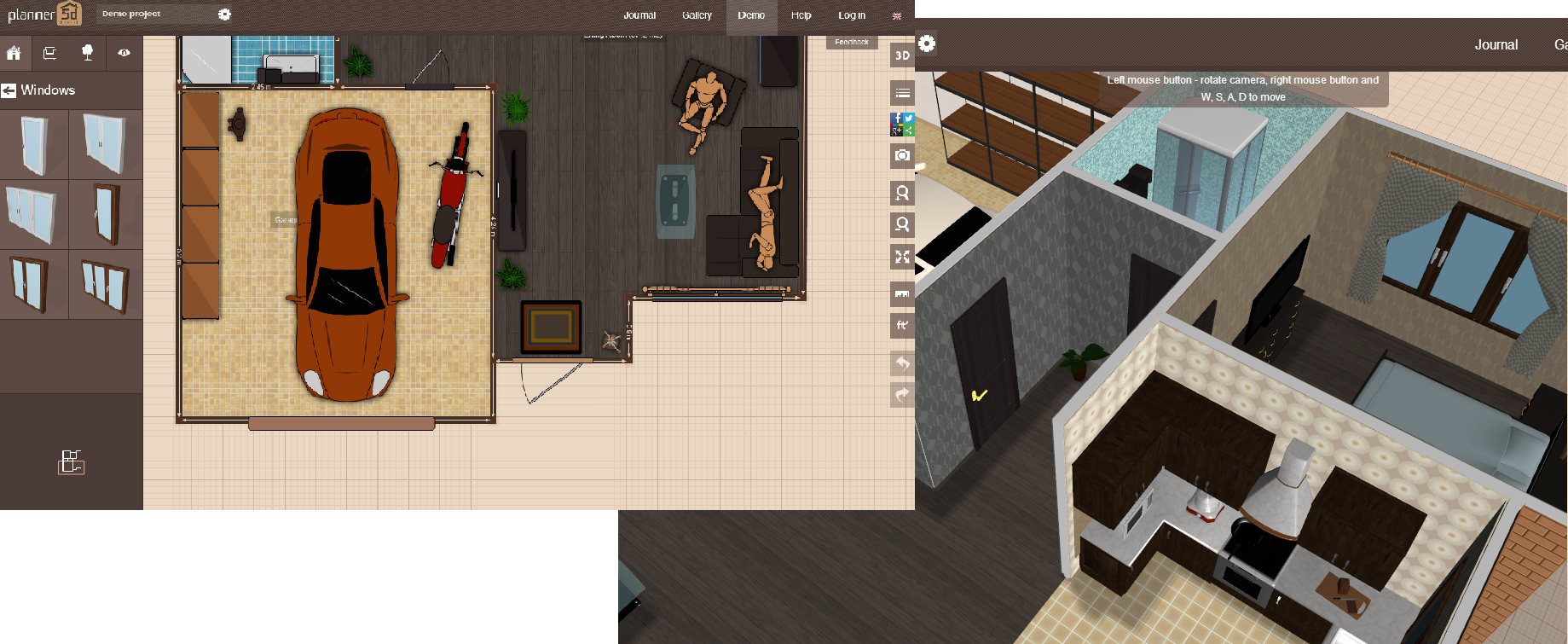Zoom in using the magnifier tool
The width and height of the screenshot is (1568, 644).
pyautogui.click(x=902, y=193)
